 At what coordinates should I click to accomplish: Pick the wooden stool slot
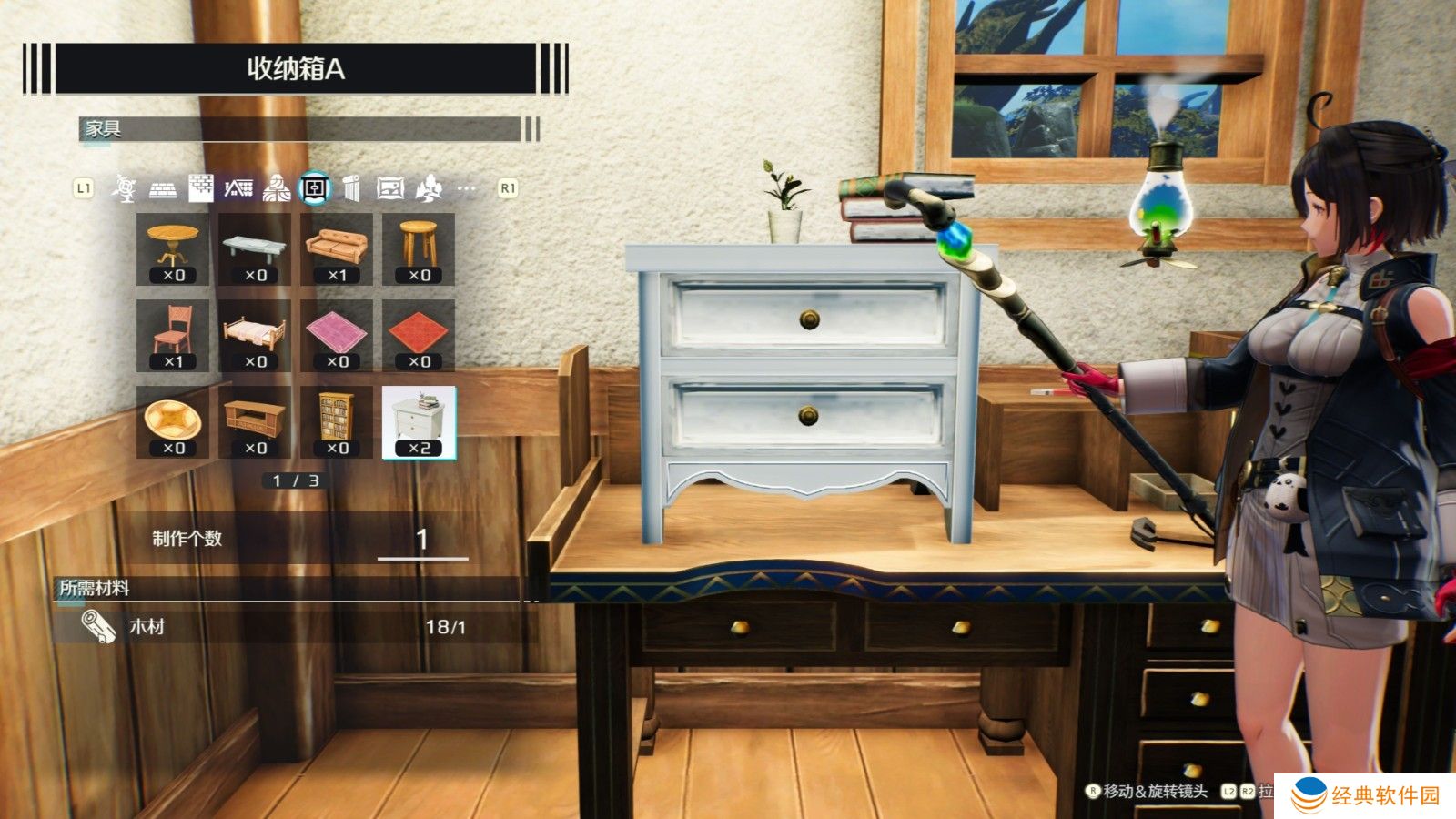pos(419,248)
